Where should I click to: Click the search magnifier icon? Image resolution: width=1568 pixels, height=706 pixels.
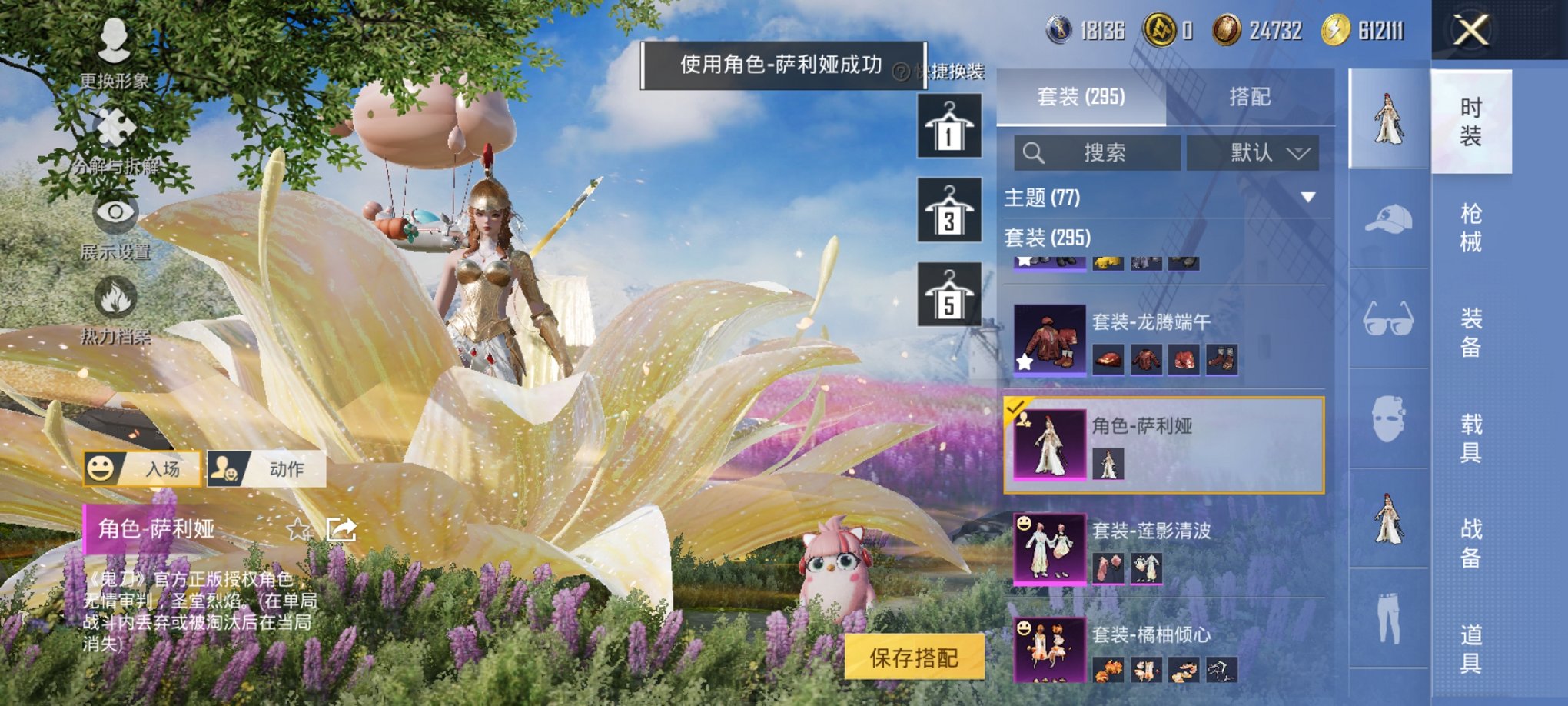click(x=1035, y=151)
